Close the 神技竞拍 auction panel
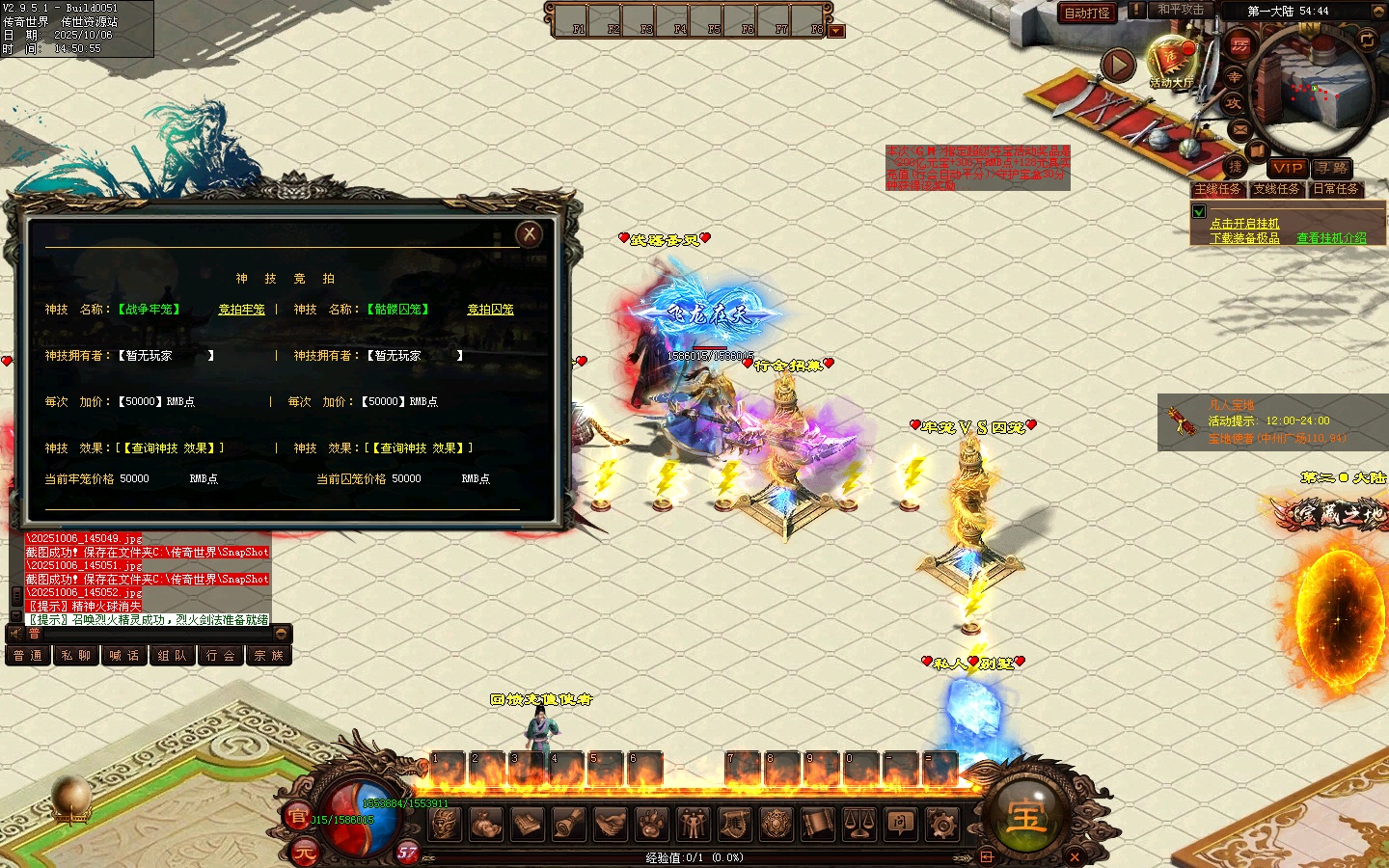This screenshot has width=1389, height=868. click(x=529, y=234)
